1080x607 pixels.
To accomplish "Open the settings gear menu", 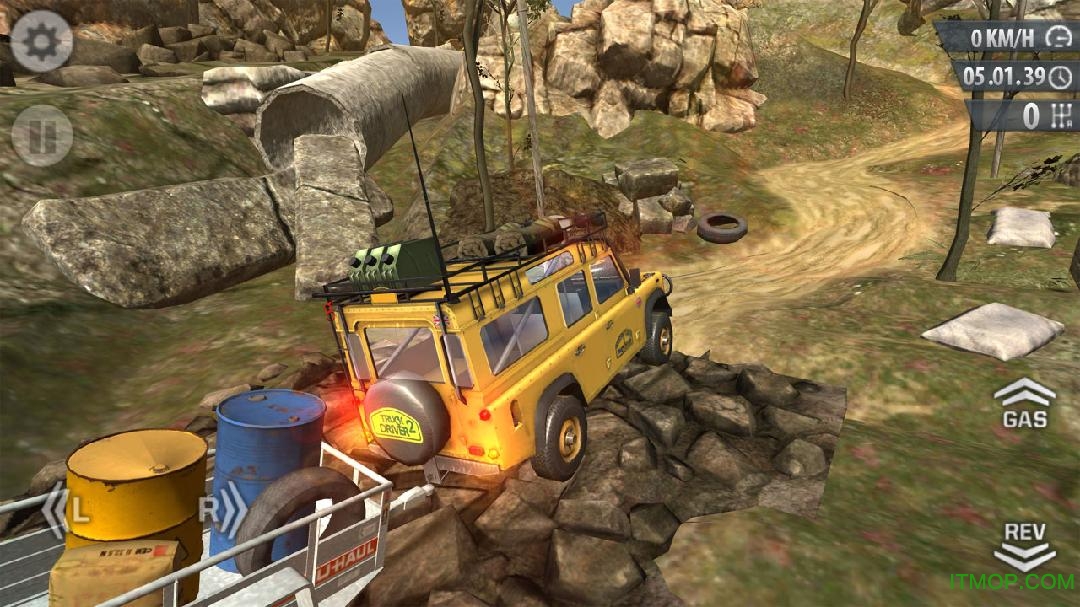I will pyautogui.click(x=42, y=41).
